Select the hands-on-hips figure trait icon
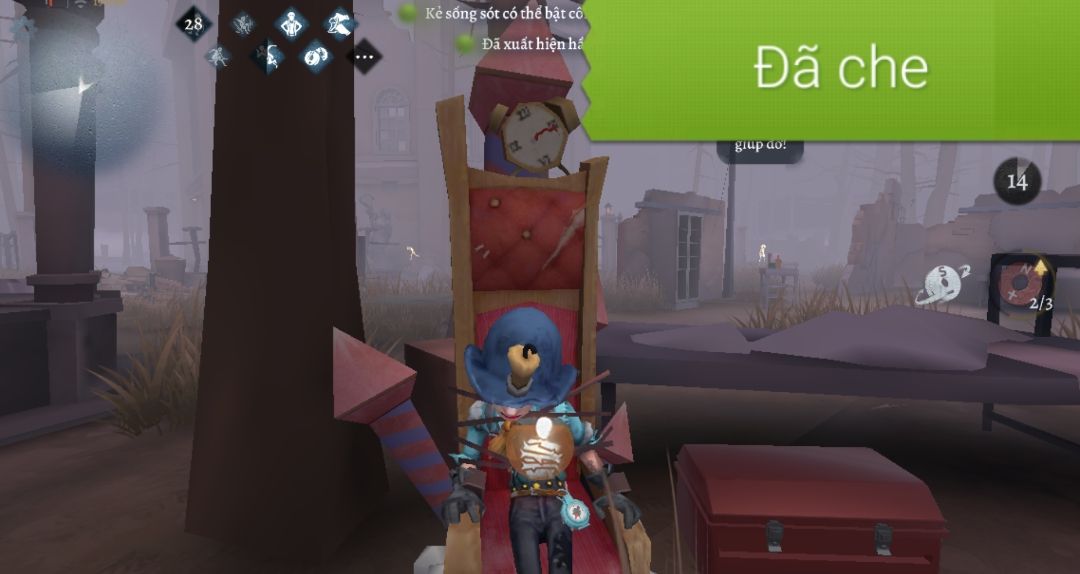 [x=291, y=23]
